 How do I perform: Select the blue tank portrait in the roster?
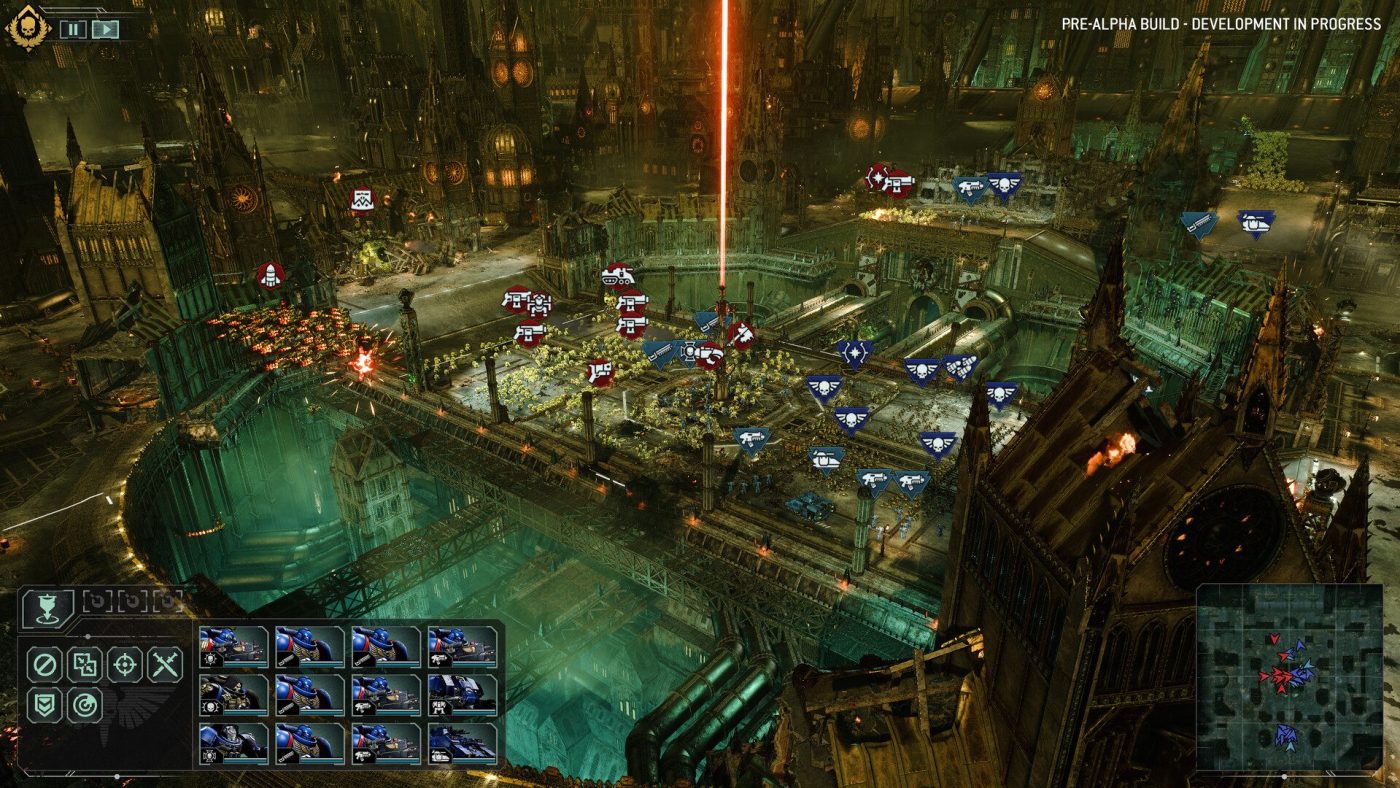(462, 745)
